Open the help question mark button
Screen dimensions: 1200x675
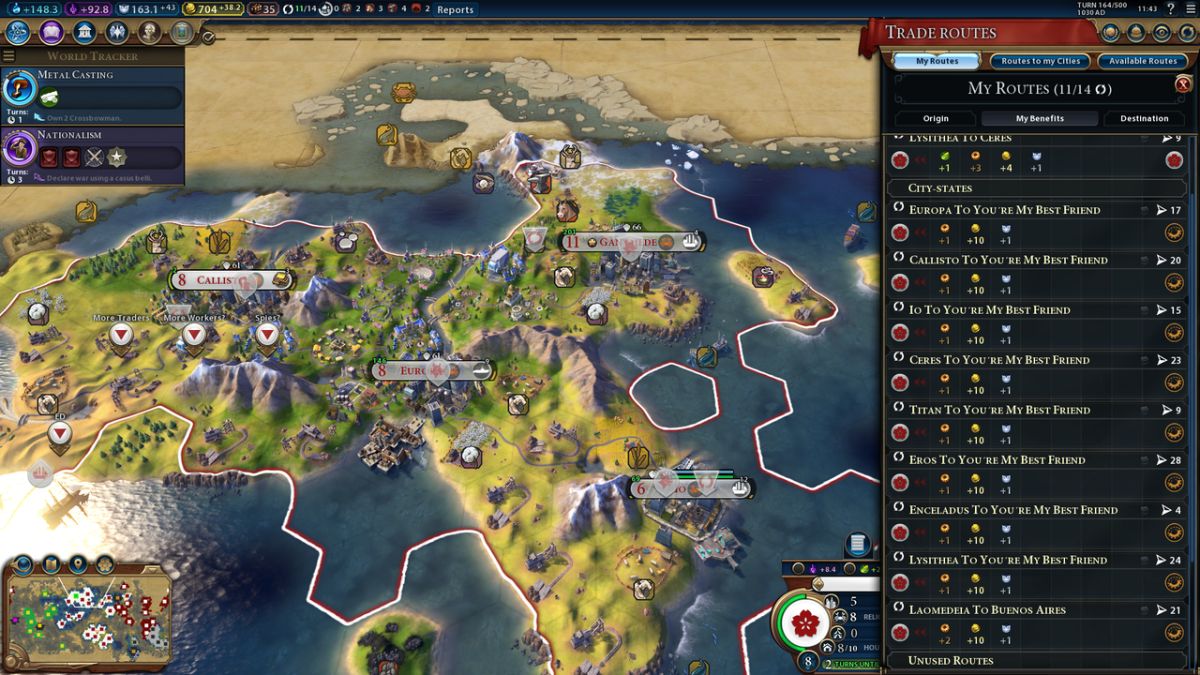1170,9
